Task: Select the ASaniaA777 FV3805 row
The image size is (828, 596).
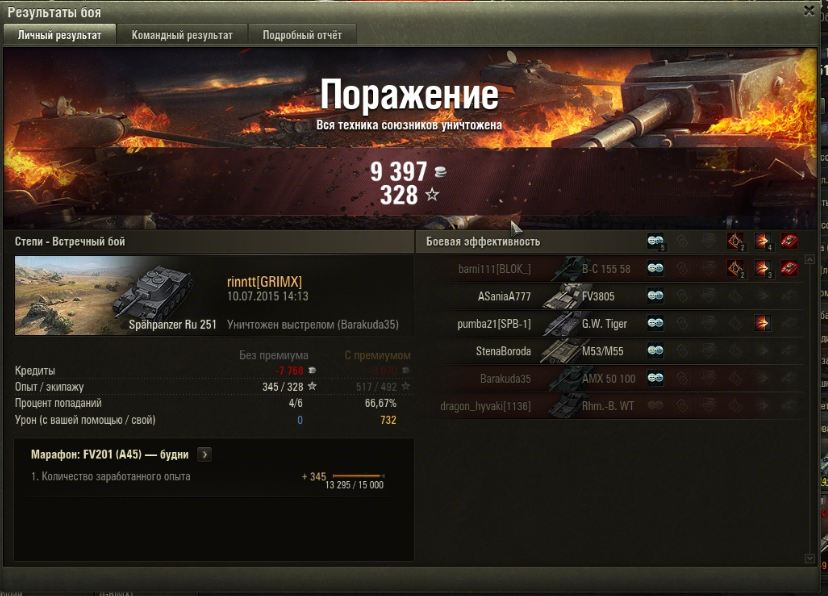Action: 610,296
